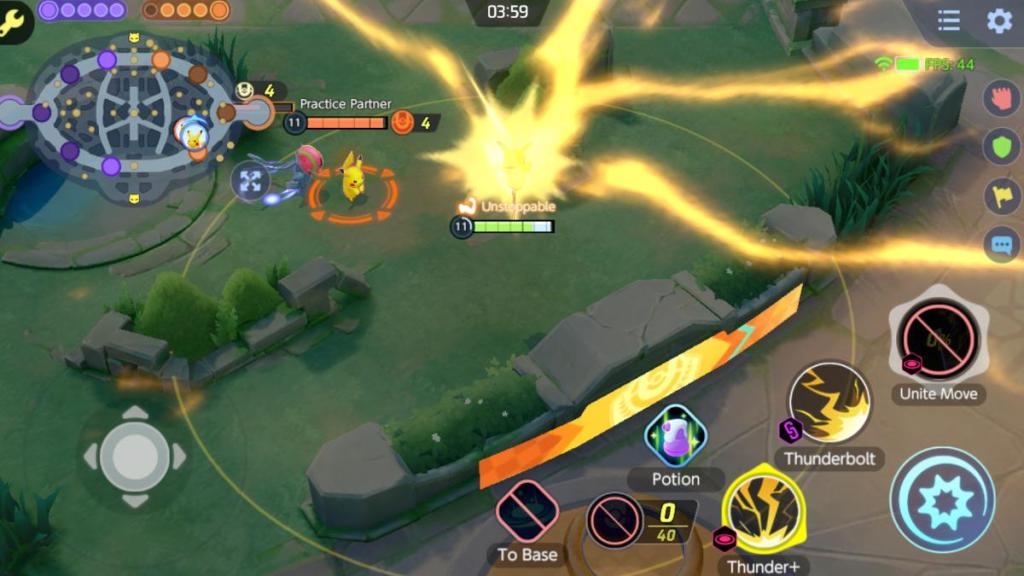Open the quick chat speech bubble

1001,244
